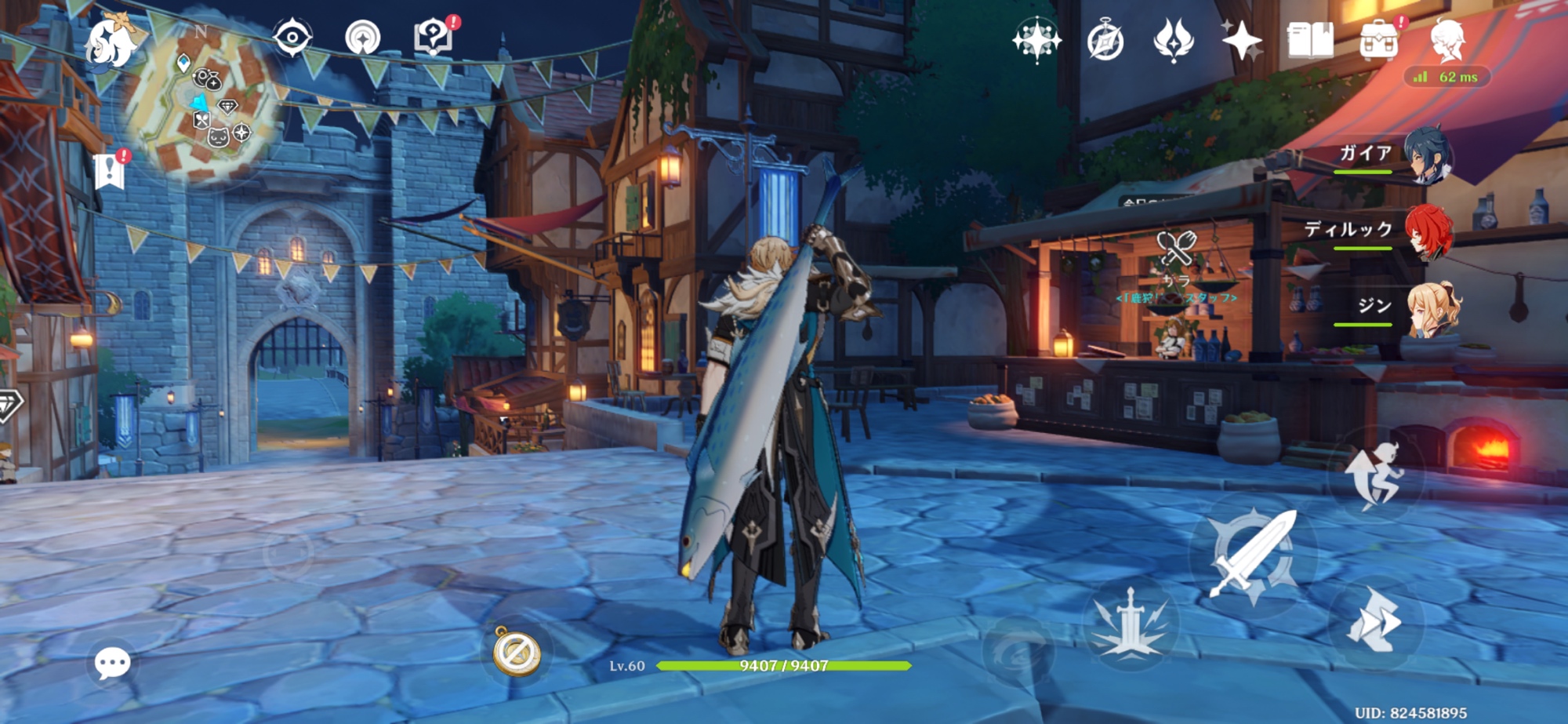Image resolution: width=1568 pixels, height=724 pixels.
Task: Open the Battle Pass icon
Action: 1174,41
